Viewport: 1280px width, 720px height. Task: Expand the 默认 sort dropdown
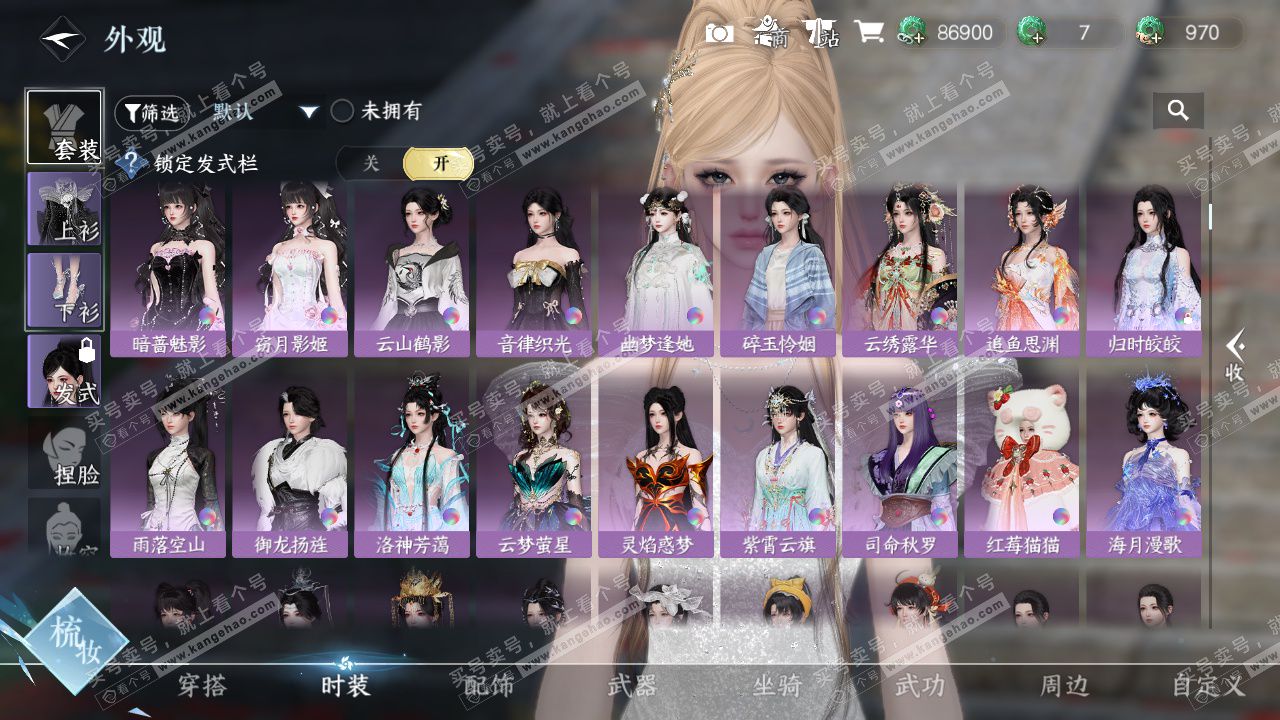[308, 112]
